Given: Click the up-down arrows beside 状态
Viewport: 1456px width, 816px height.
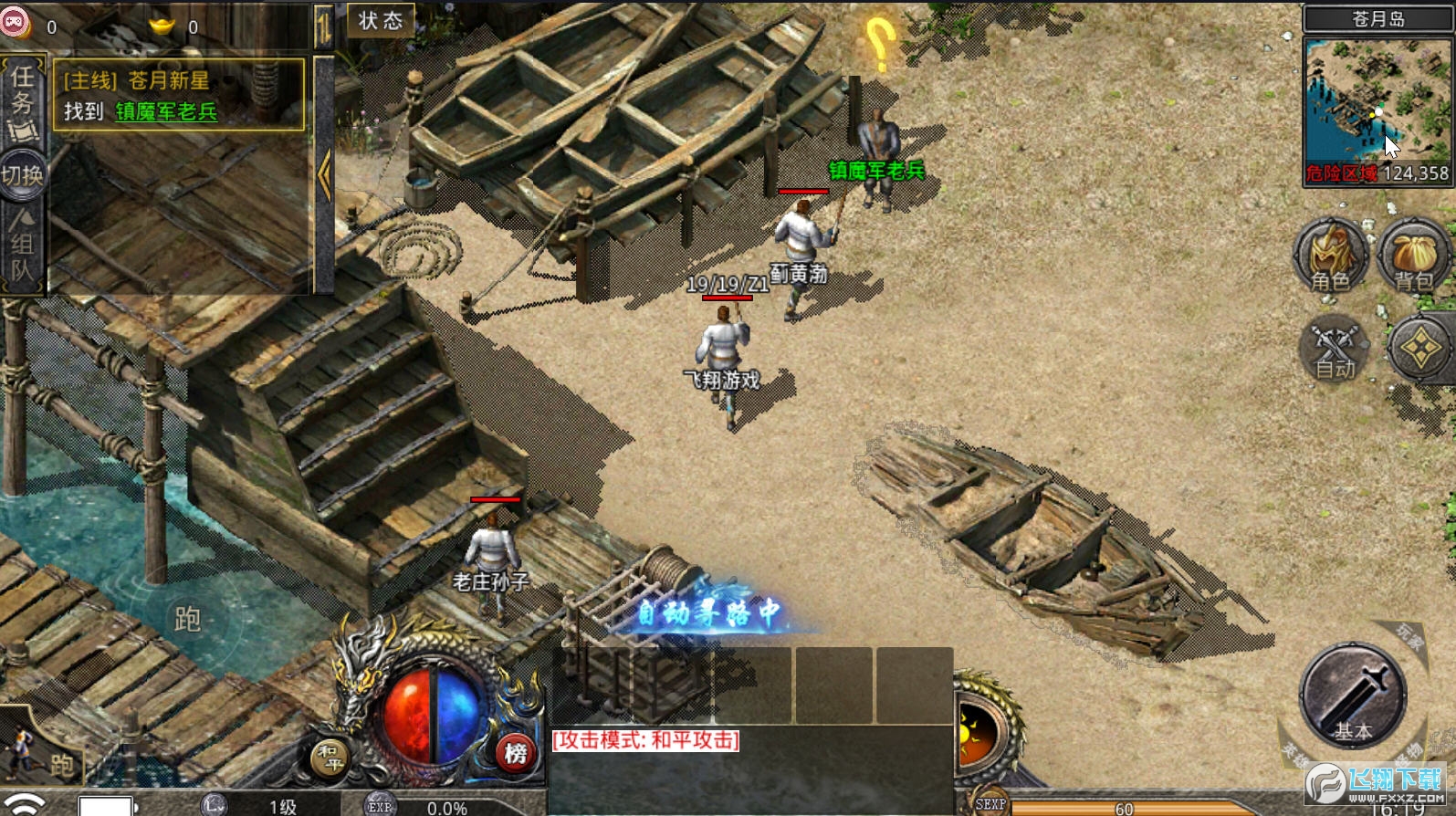Looking at the screenshot, I should 324,26.
